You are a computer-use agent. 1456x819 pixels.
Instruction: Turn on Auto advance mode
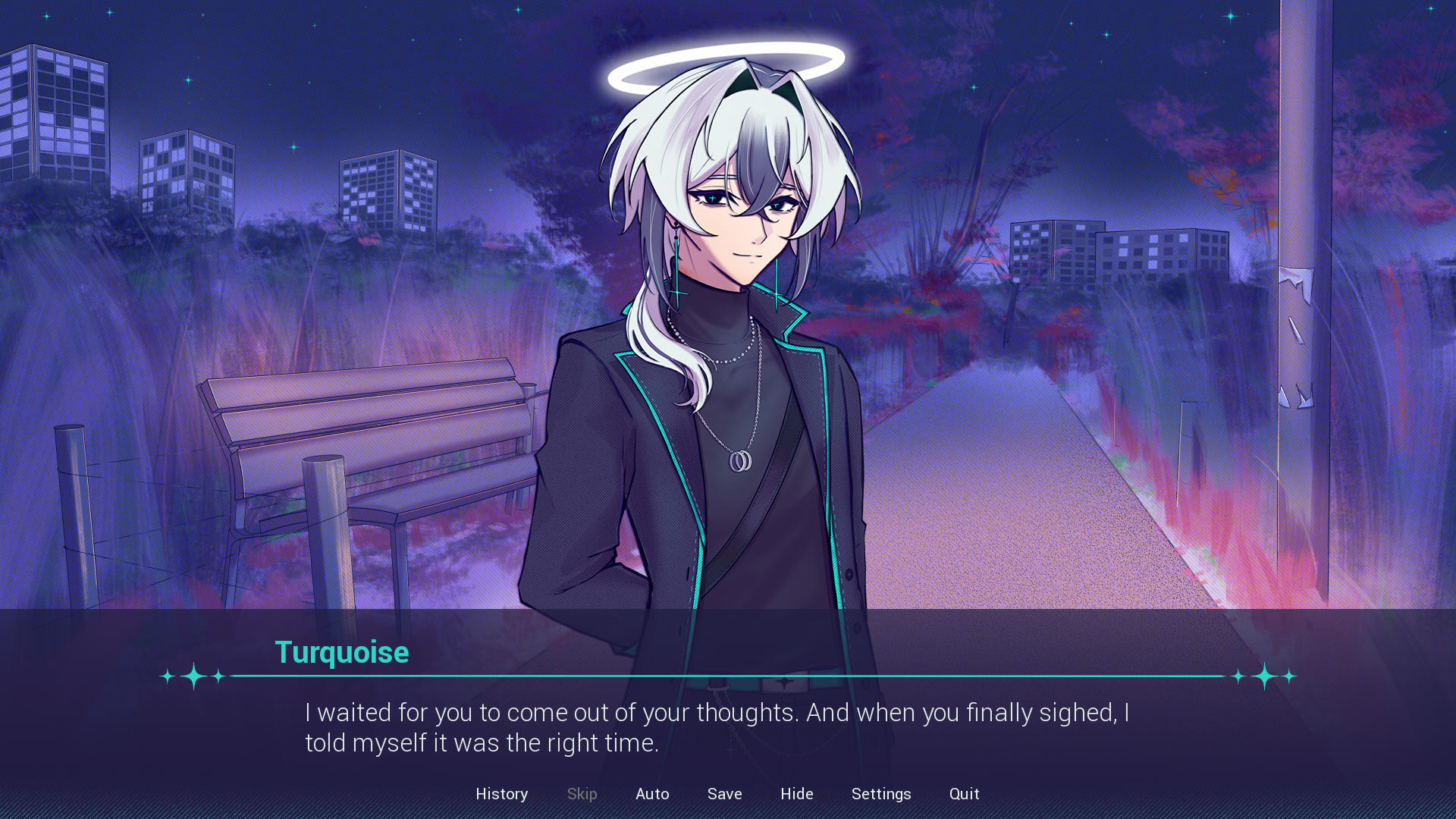tap(652, 793)
